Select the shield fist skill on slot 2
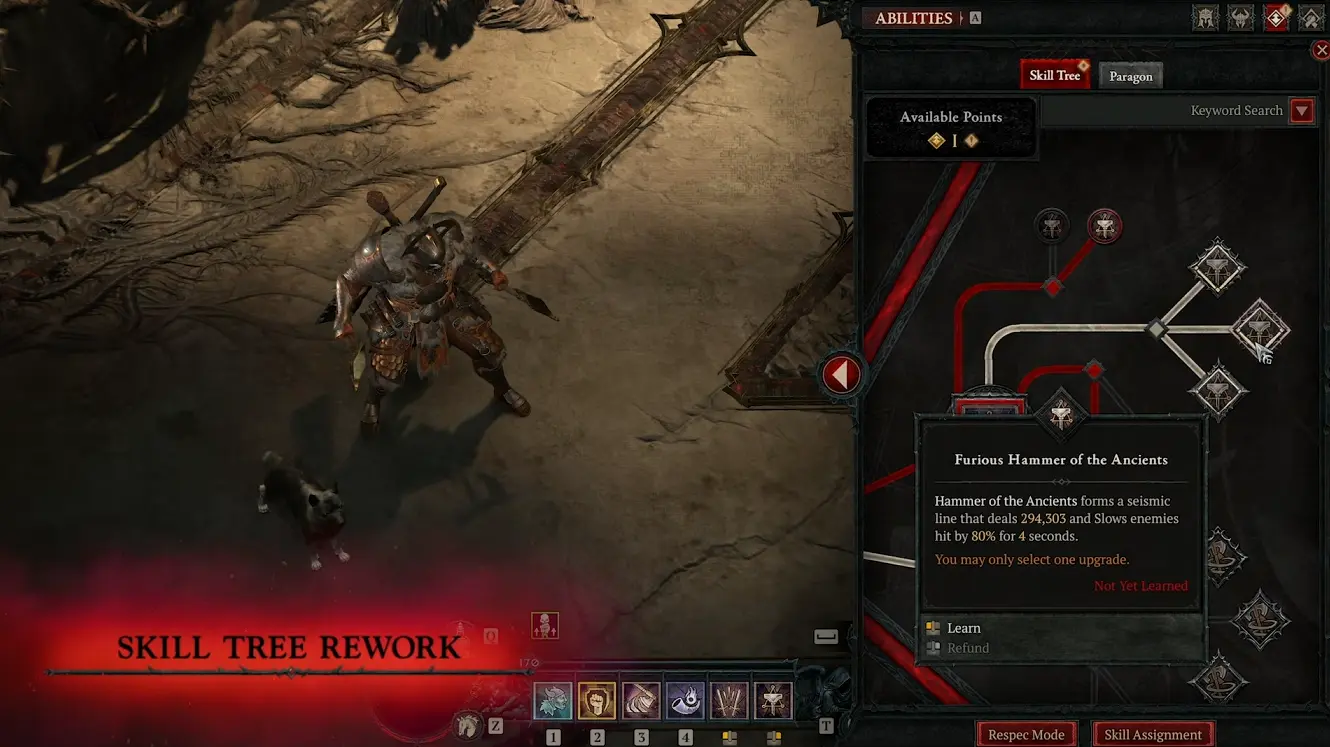The height and width of the screenshot is (747, 1330). [596, 701]
